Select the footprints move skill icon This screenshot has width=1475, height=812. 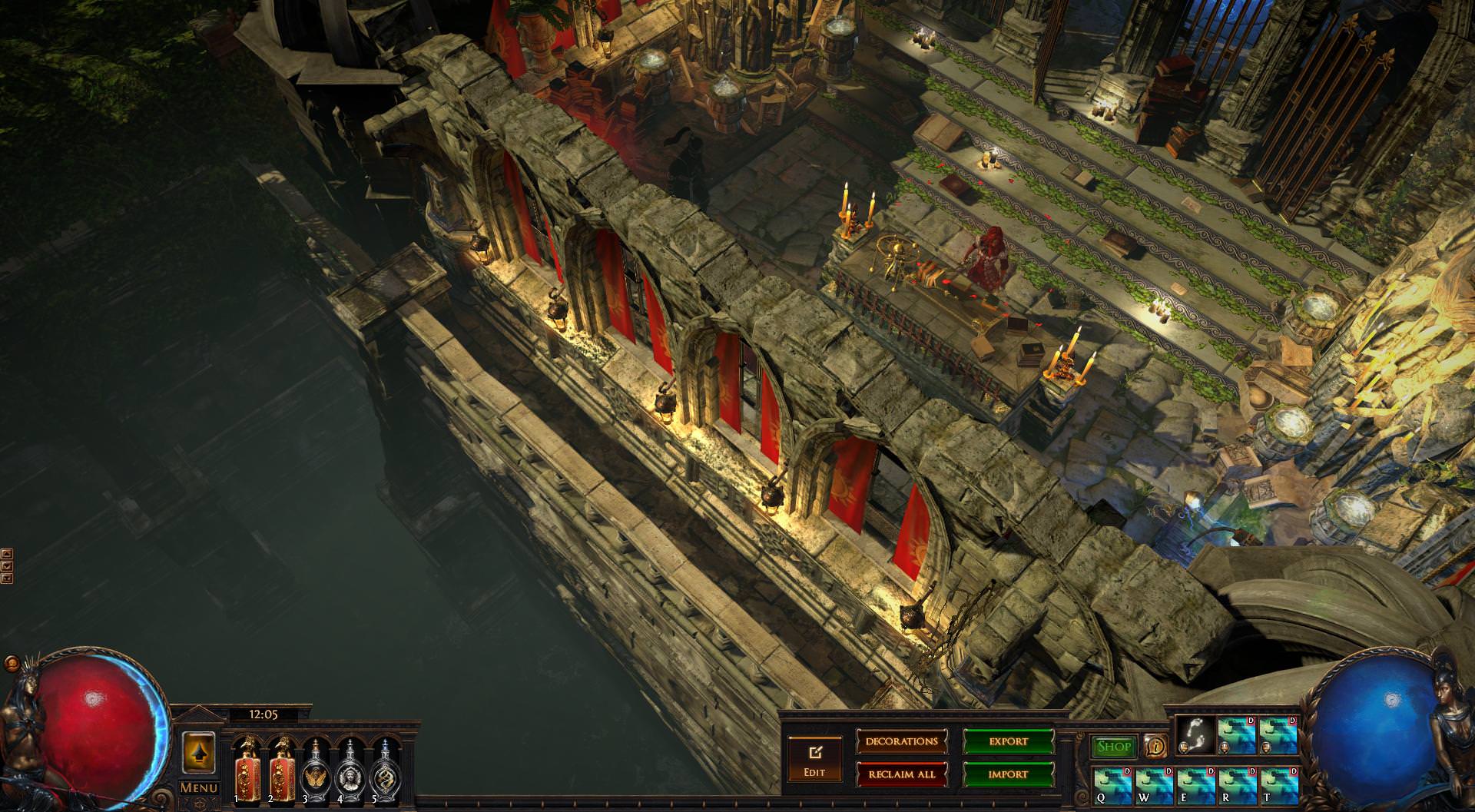pos(1196,735)
